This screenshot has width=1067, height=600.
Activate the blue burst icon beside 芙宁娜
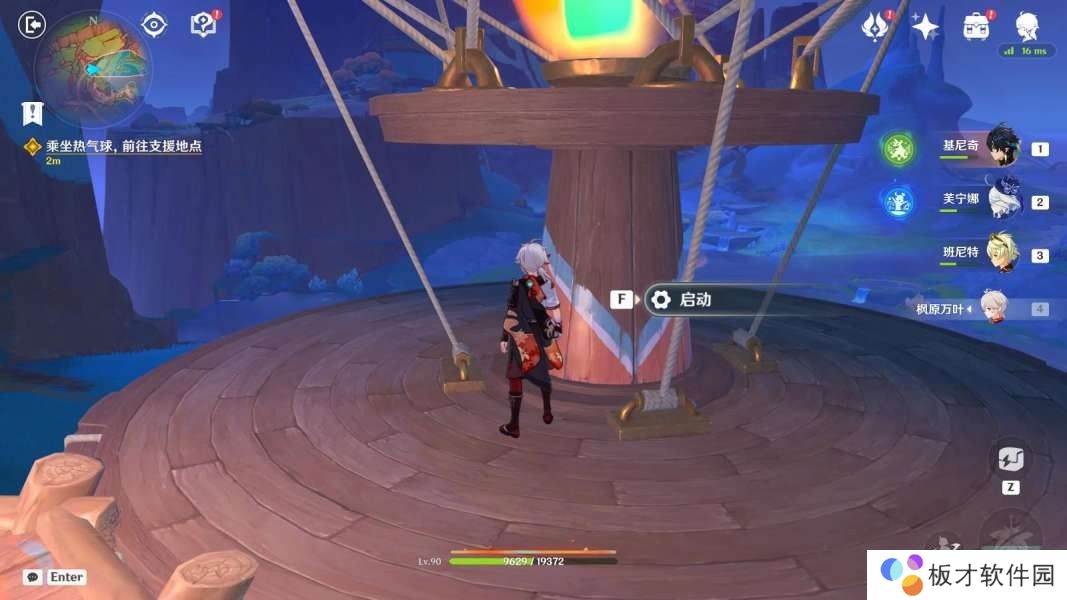(x=899, y=203)
